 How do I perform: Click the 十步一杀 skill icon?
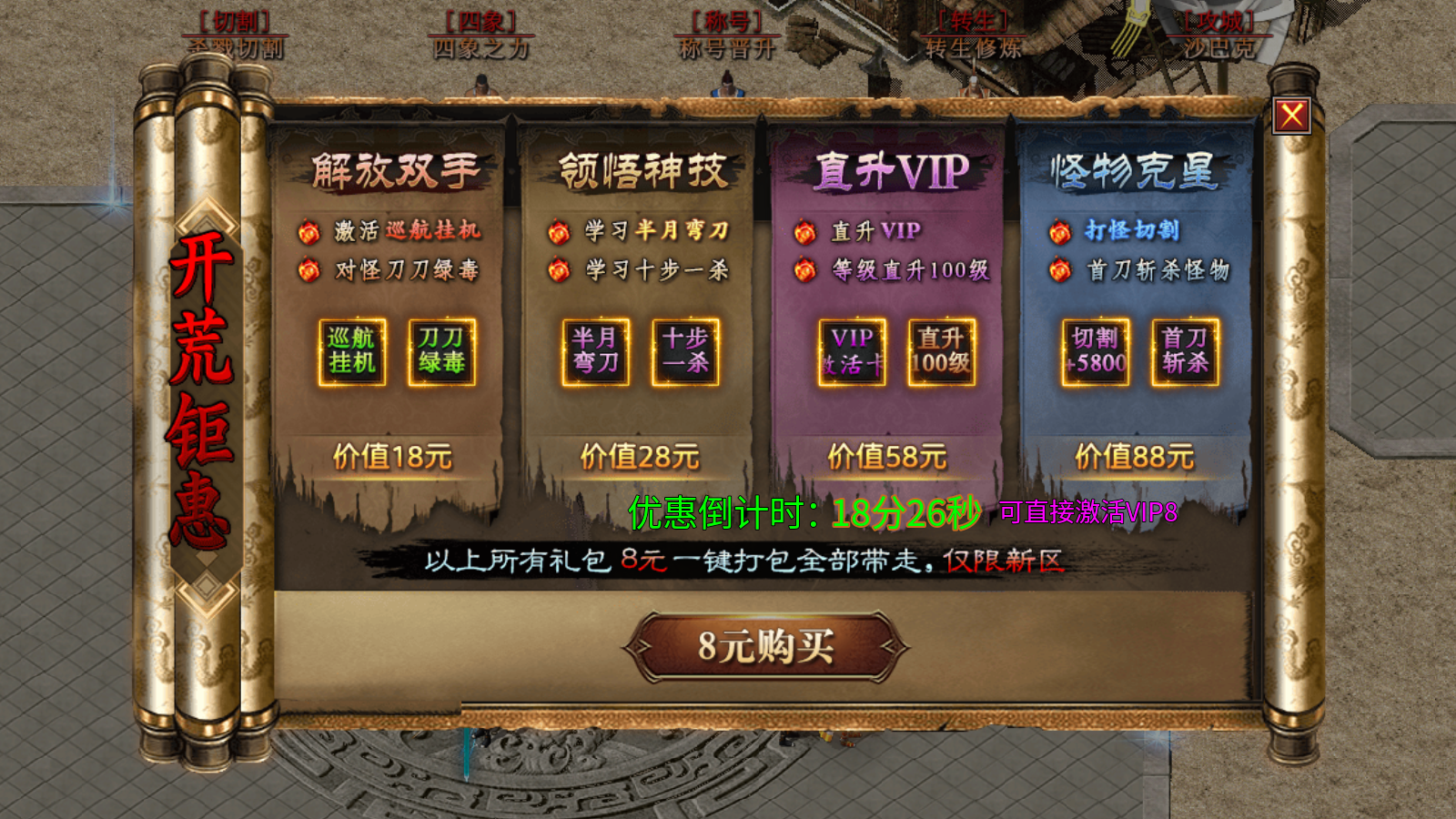[x=683, y=353]
